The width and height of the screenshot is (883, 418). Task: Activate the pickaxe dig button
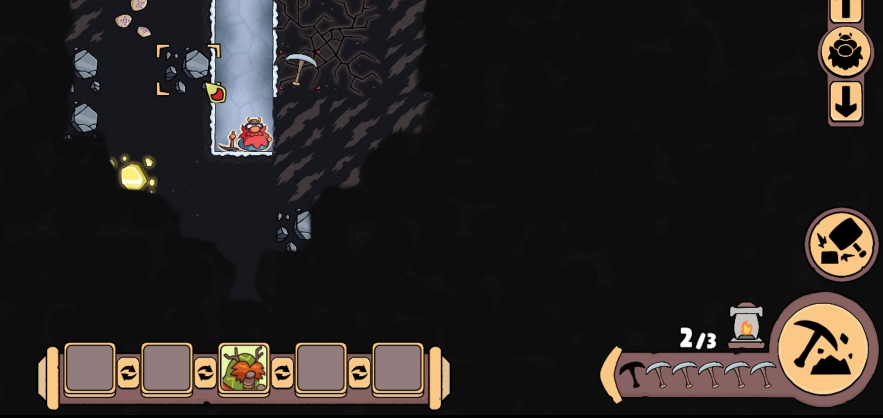[x=822, y=348]
